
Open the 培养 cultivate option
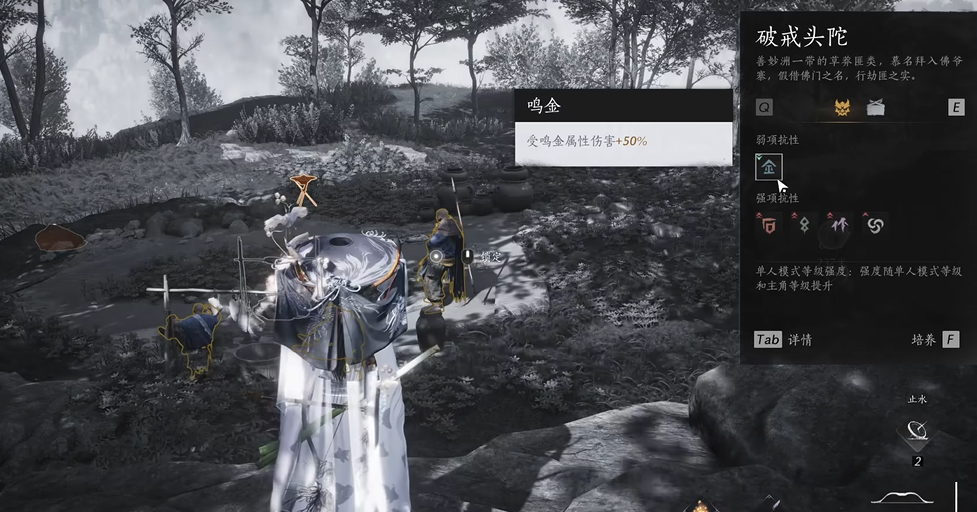click(935, 340)
